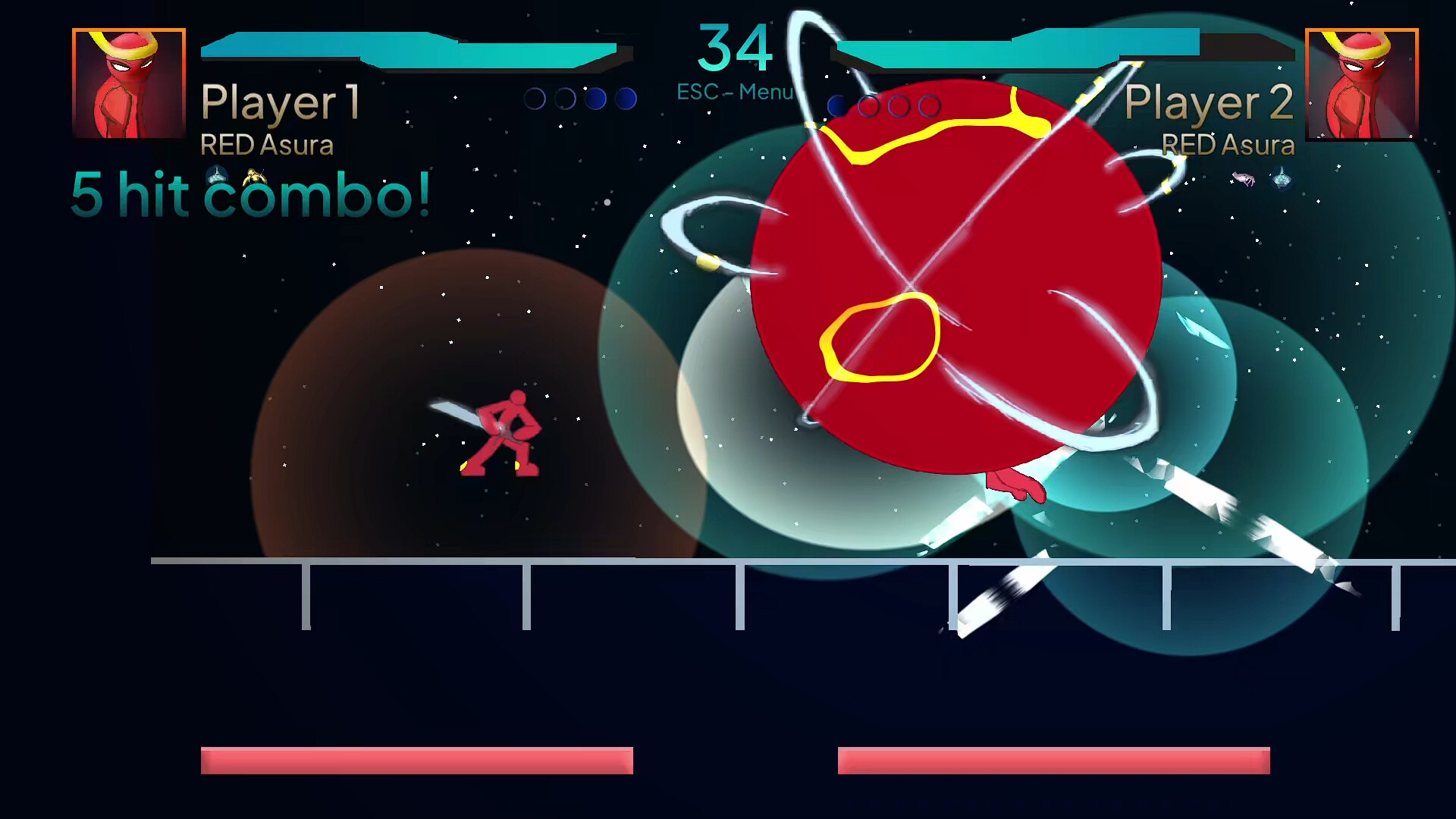Open the ESC - Menu

pos(734,89)
